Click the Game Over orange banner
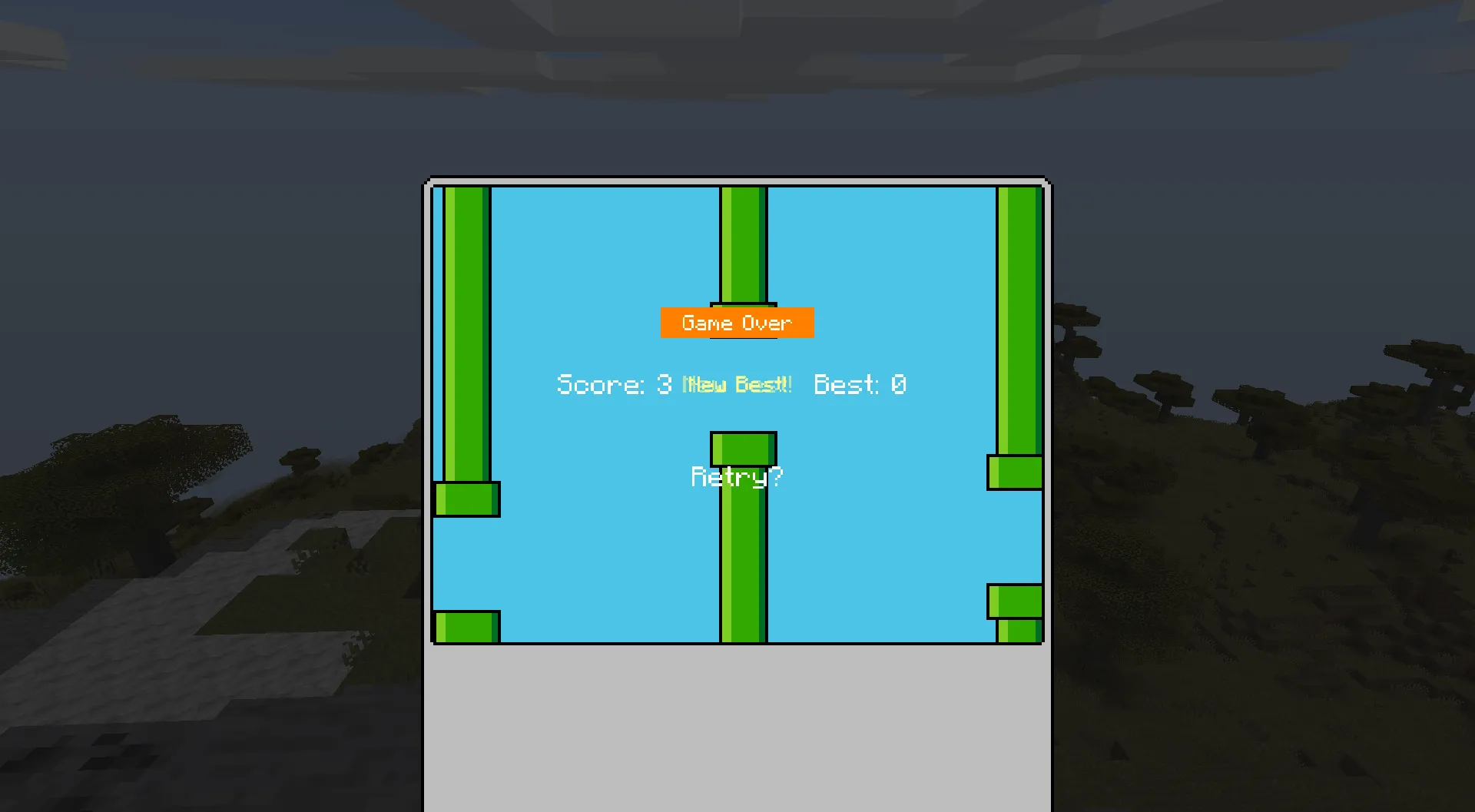Image resolution: width=1475 pixels, height=812 pixels. tap(737, 323)
